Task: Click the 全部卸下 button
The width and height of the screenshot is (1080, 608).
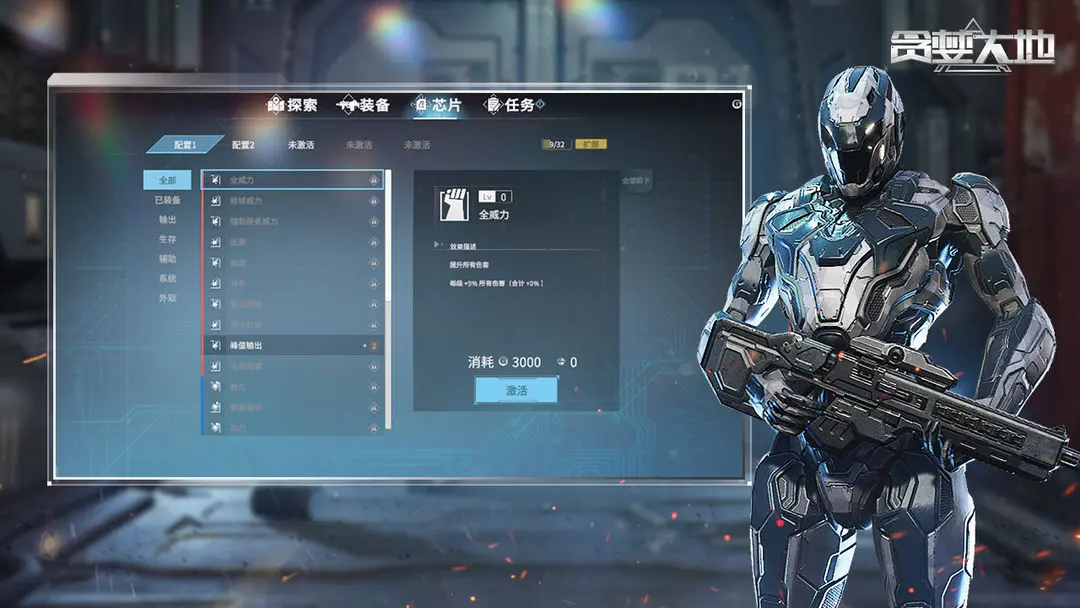Action: click(636, 182)
